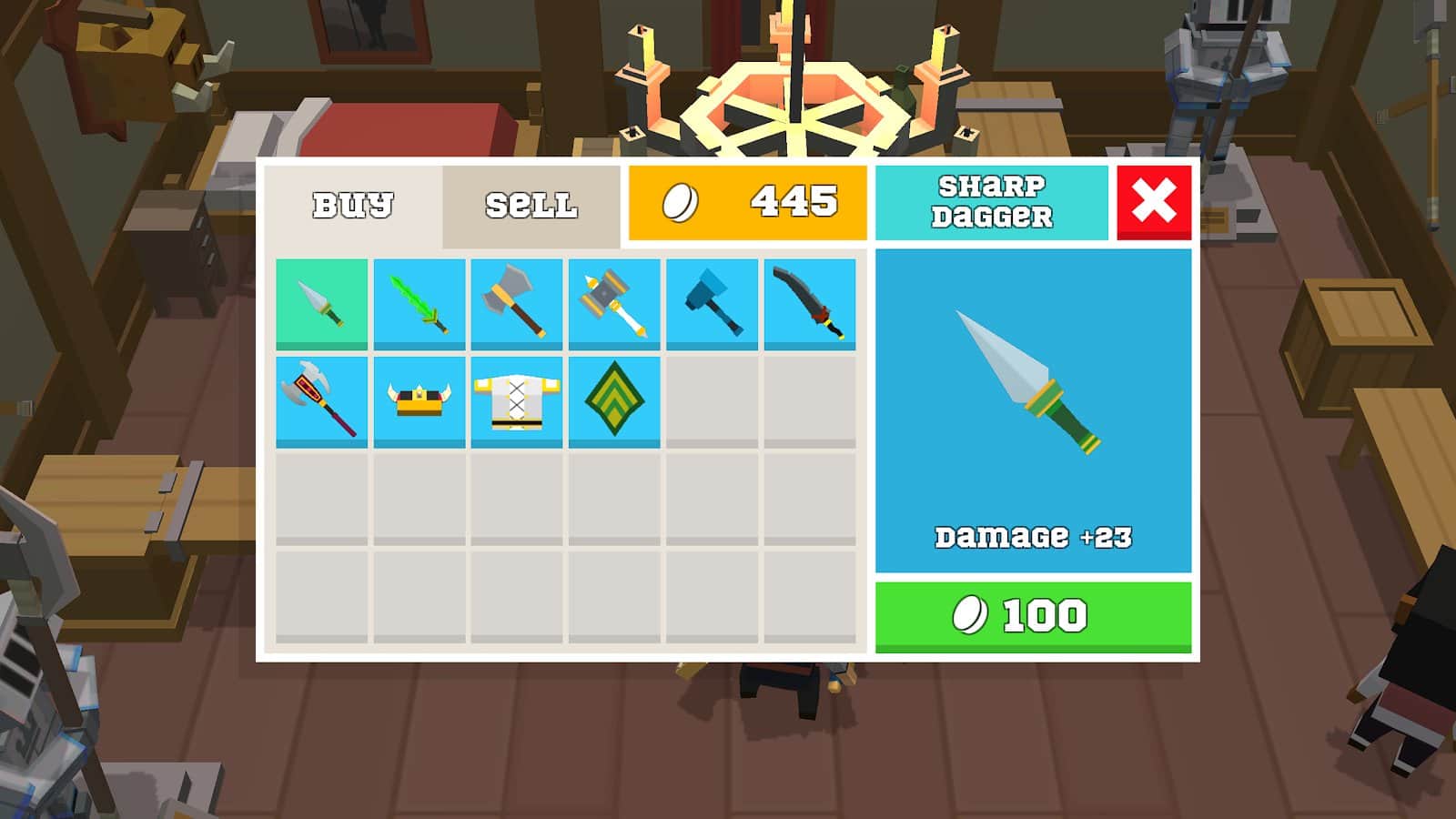Choose the dark curved blade
Image resolution: width=1456 pixels, height=819 pixels.
(809, 304)
